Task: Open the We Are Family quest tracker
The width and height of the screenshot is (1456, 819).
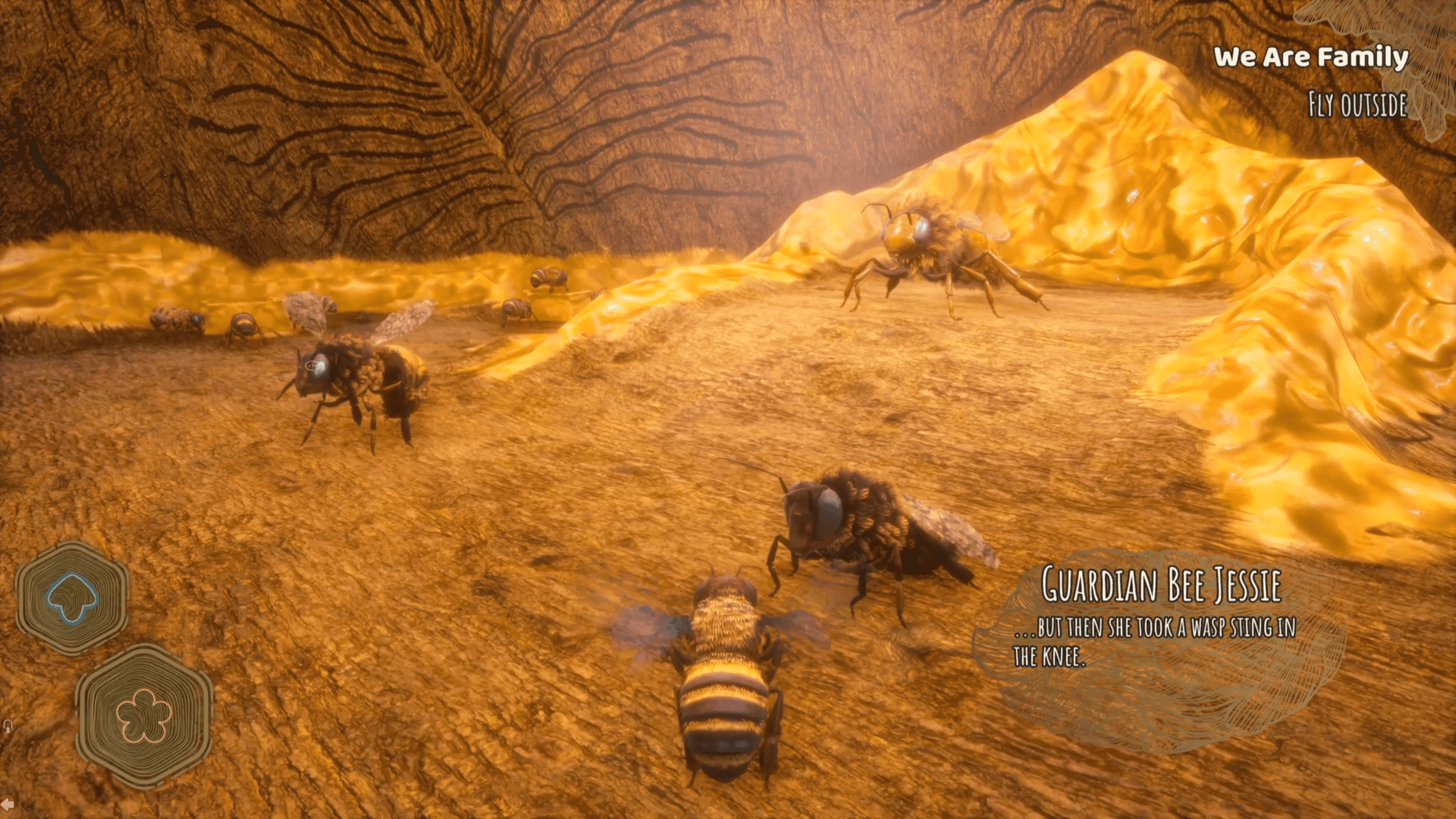Action: pyautogui.click(x=1311, y=58)
